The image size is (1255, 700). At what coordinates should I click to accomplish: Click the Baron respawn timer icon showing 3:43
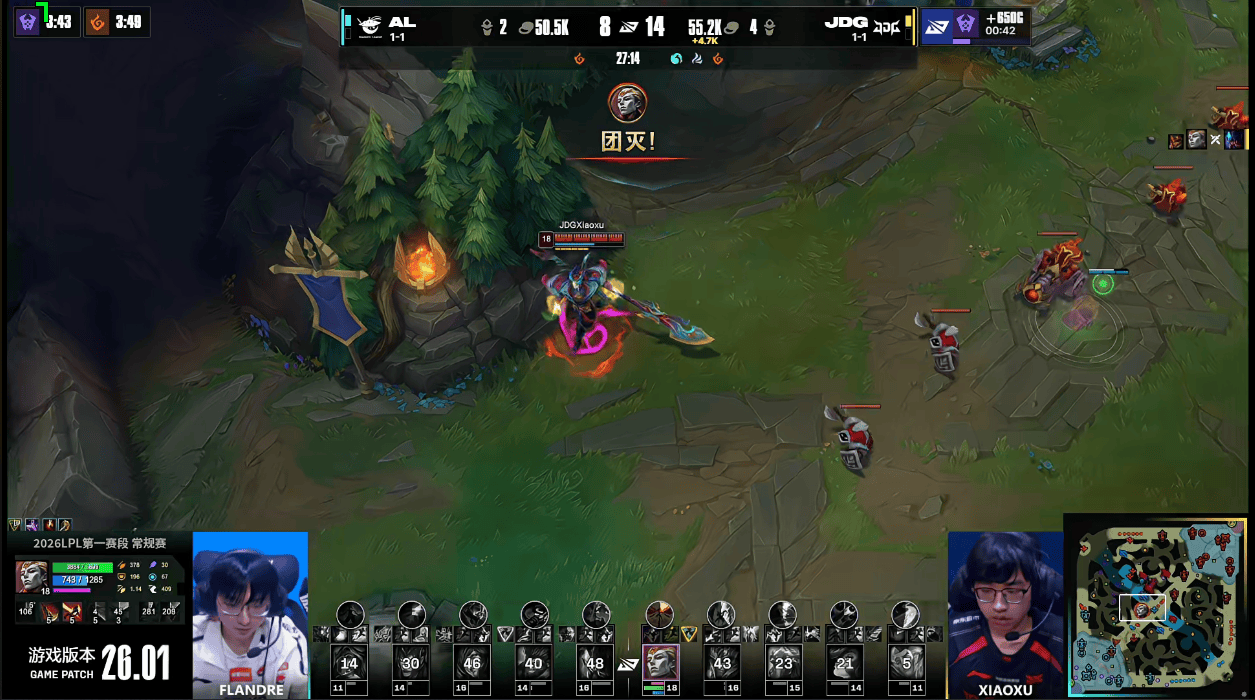(28, 21)
